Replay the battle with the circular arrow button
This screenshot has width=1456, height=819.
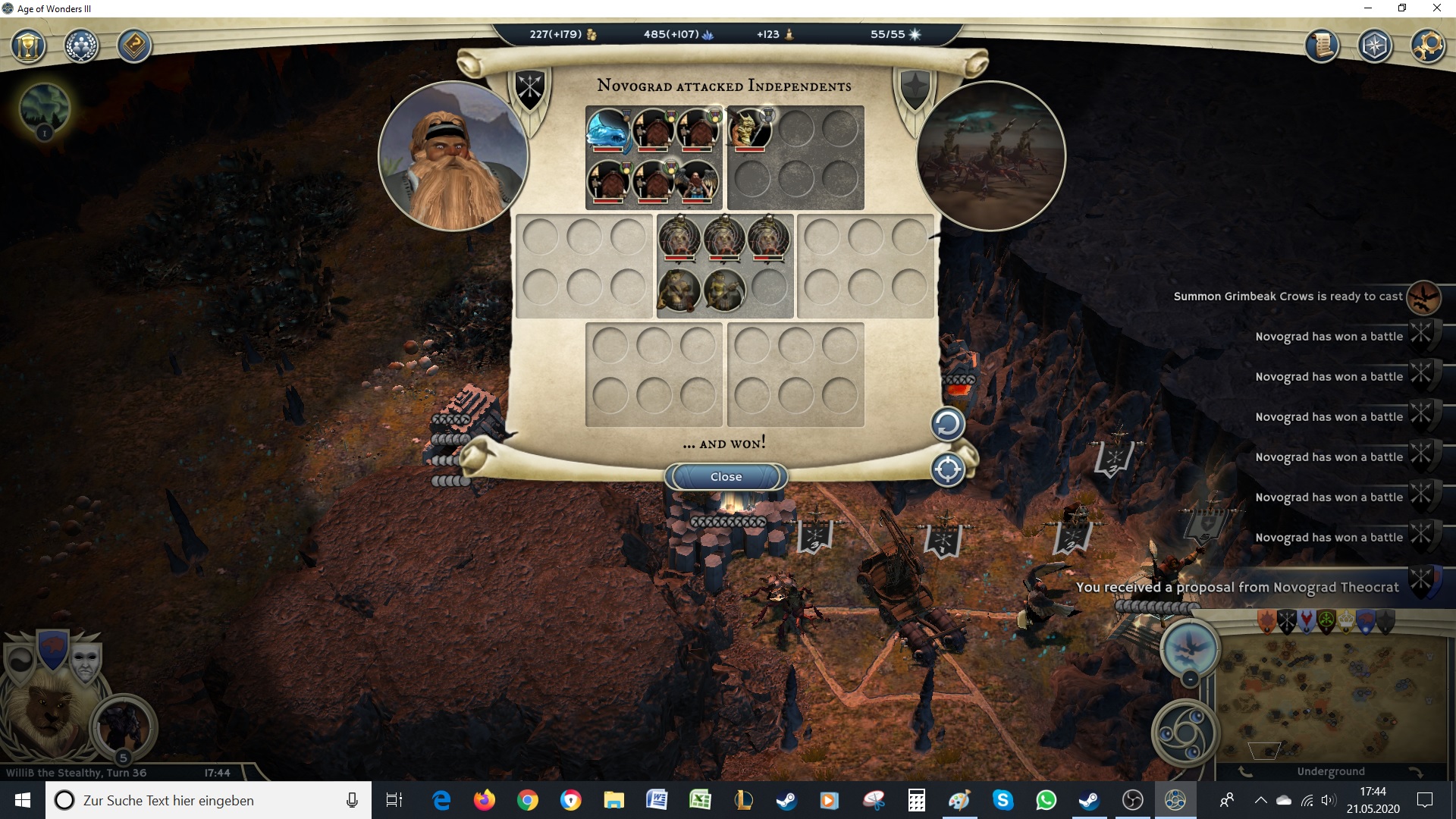[x=947, y=424]
